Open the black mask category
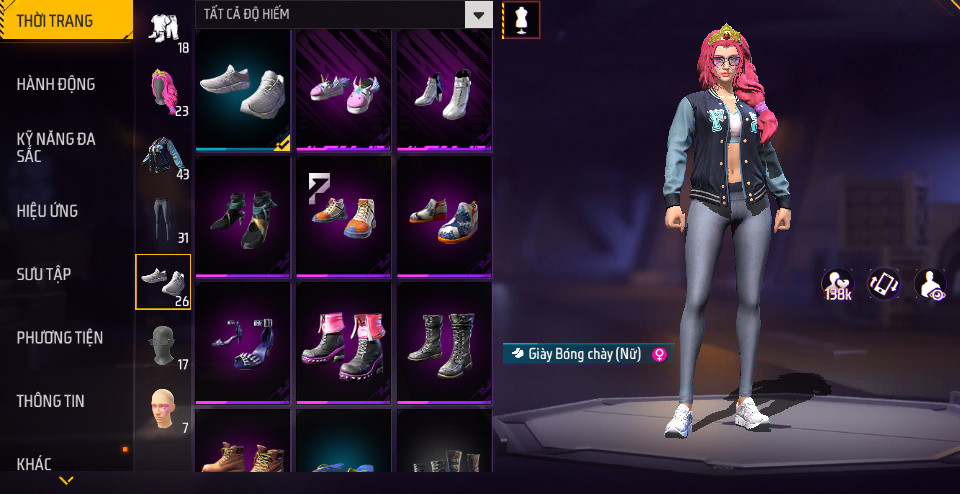 163,345
